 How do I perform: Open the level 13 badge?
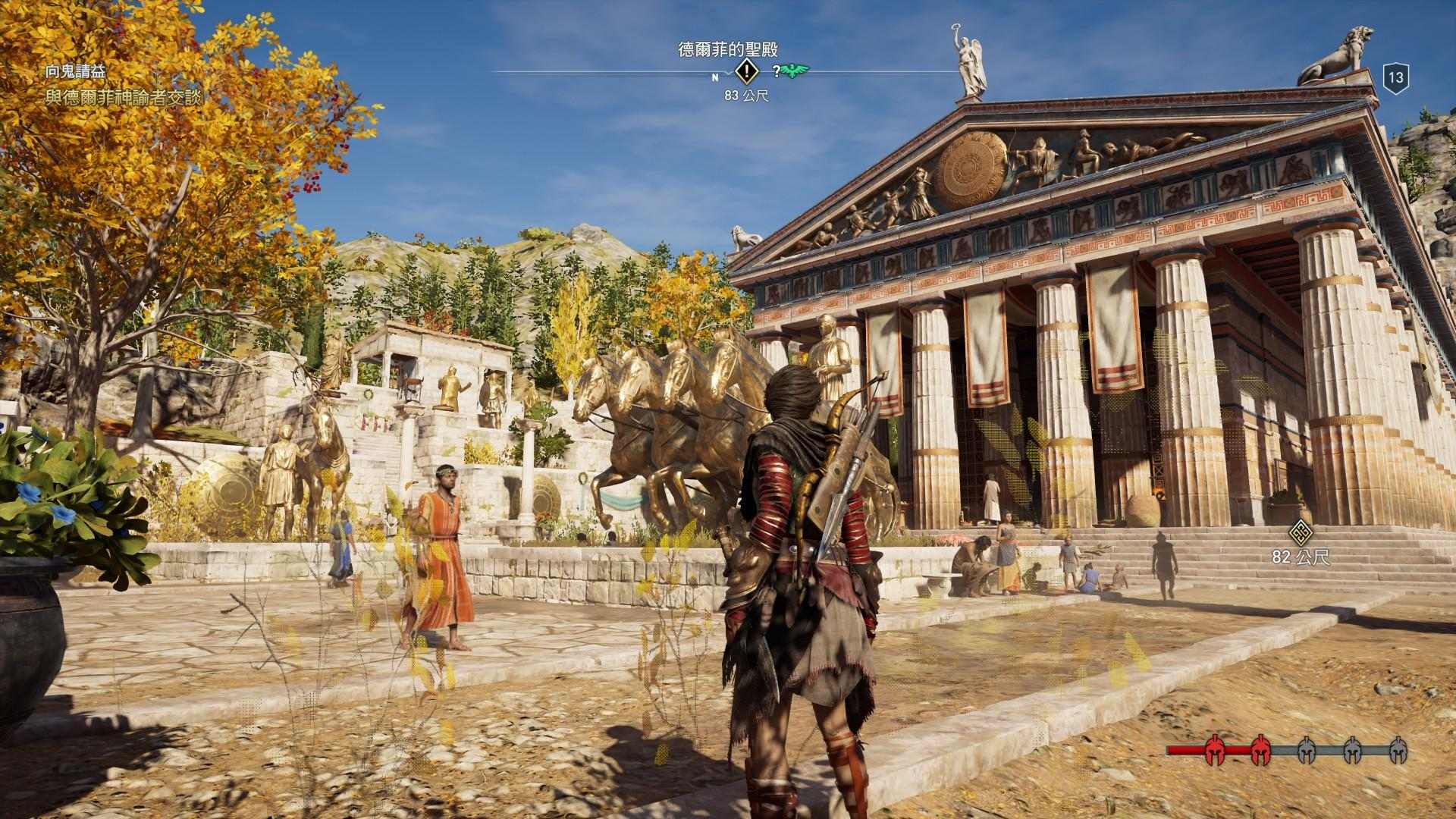tap(1395, 77)
